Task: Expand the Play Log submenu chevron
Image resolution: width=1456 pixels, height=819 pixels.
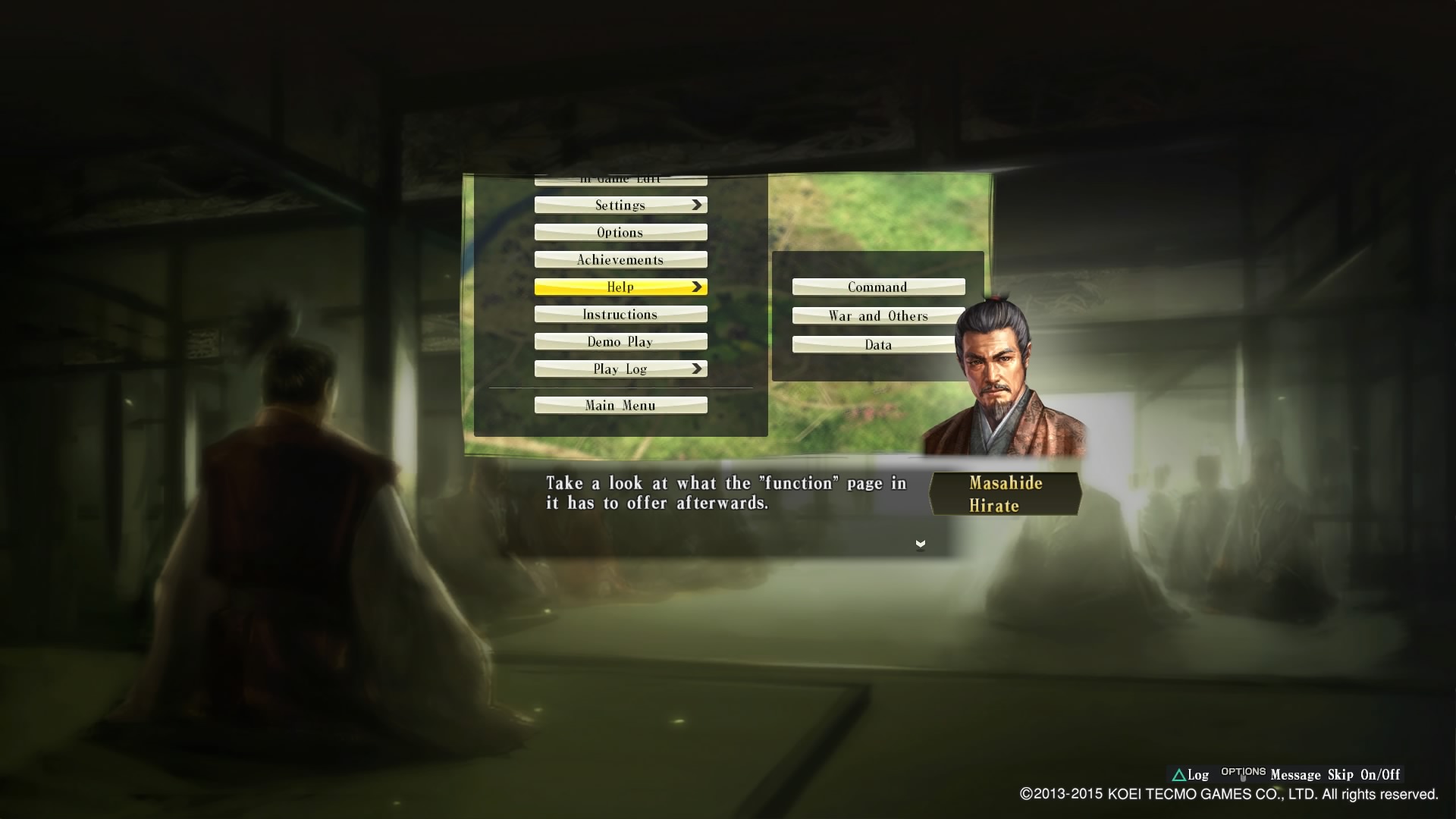Action: (695, 369)
